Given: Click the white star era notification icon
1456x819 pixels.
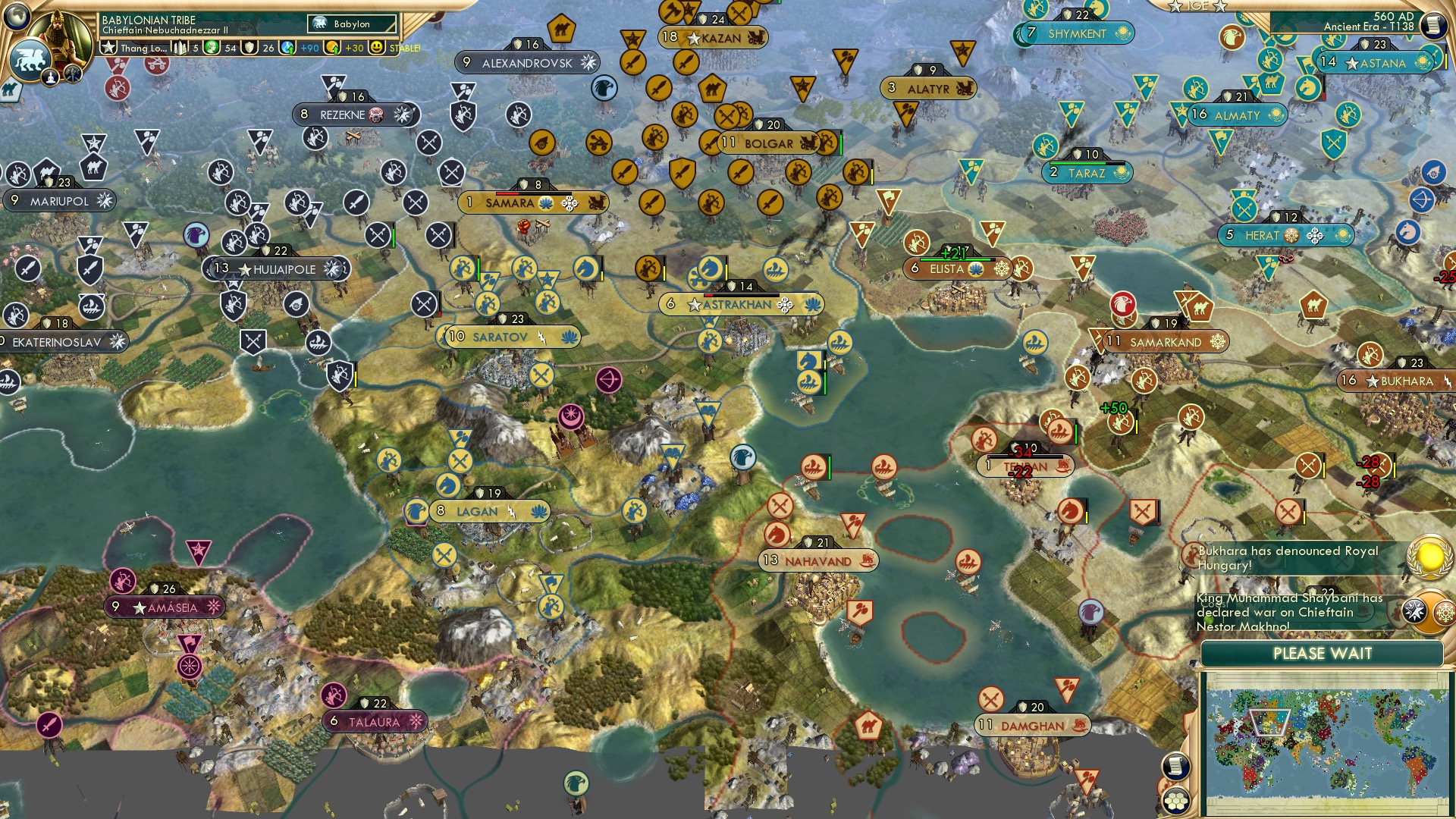Looking at the screenshot, I should (1414, 611).
